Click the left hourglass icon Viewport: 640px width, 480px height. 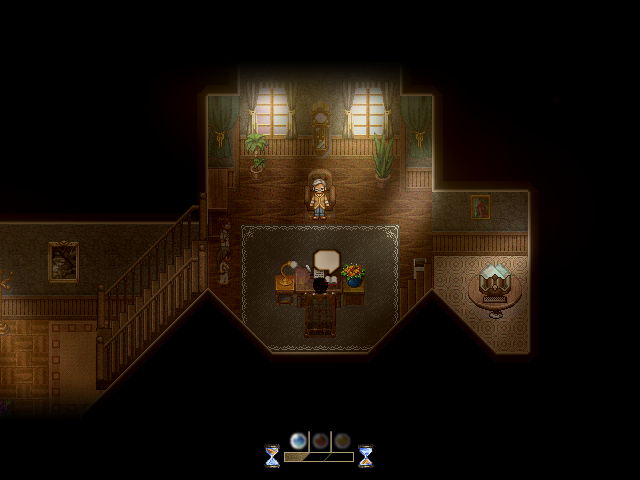(x=272, y=456)
